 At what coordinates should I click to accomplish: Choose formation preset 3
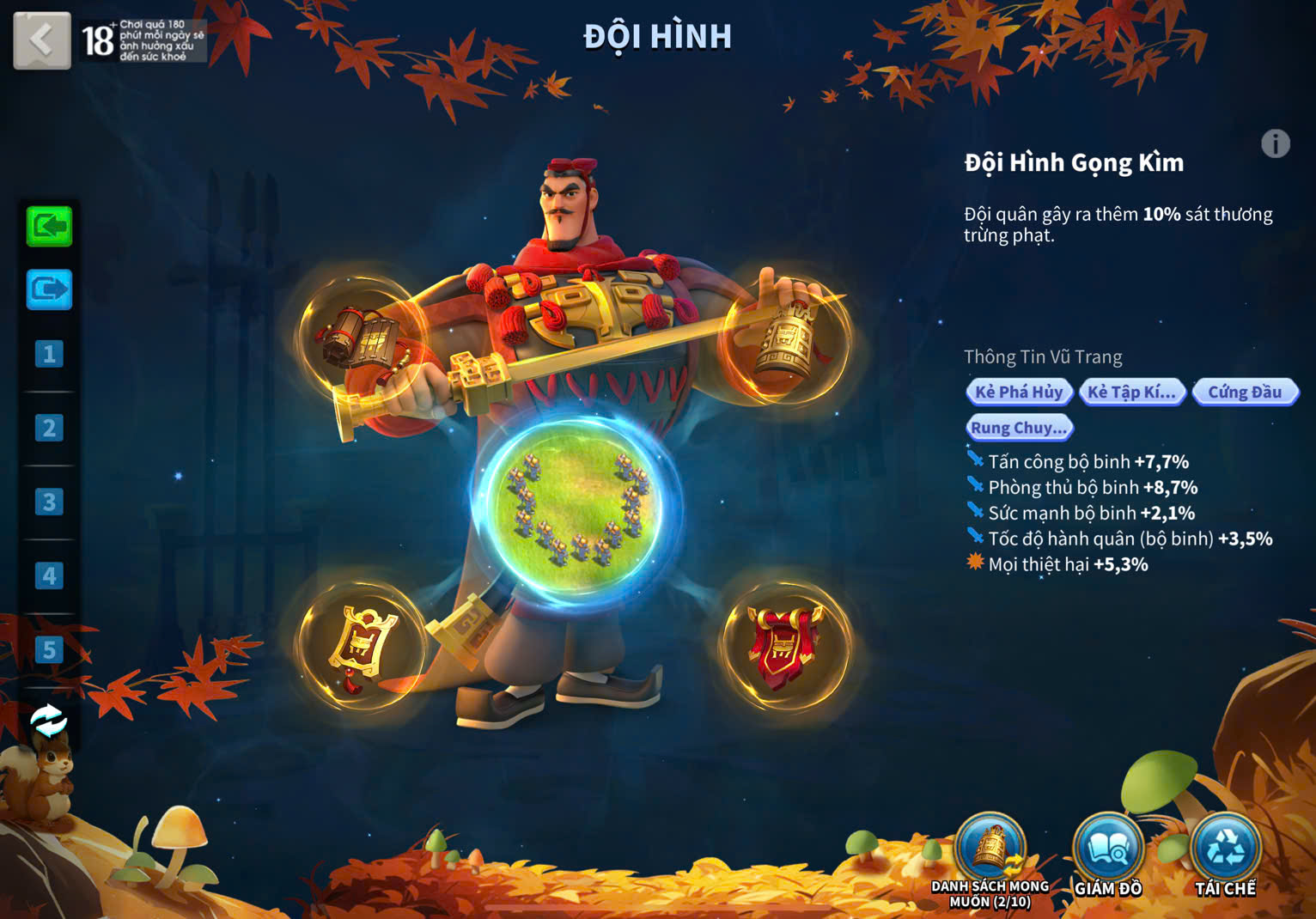(49, 502)
